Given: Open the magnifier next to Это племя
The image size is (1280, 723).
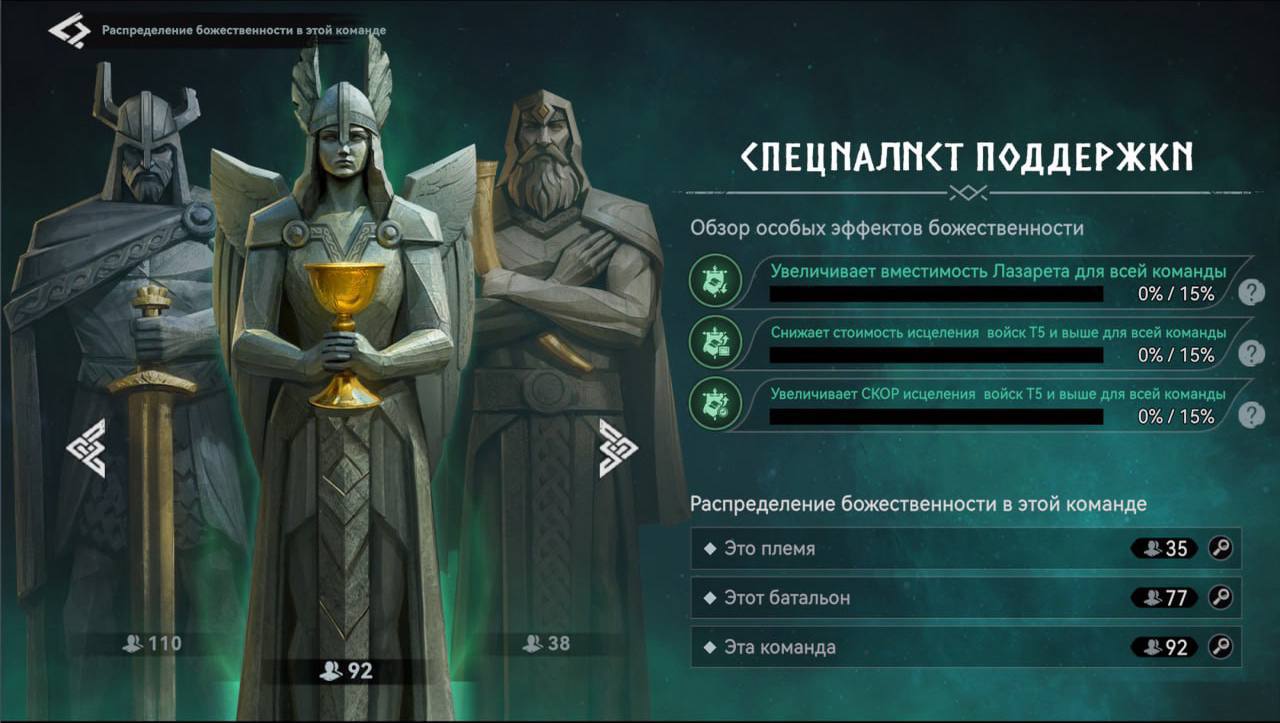Looking at the screenshot, I should (1218, 548).
